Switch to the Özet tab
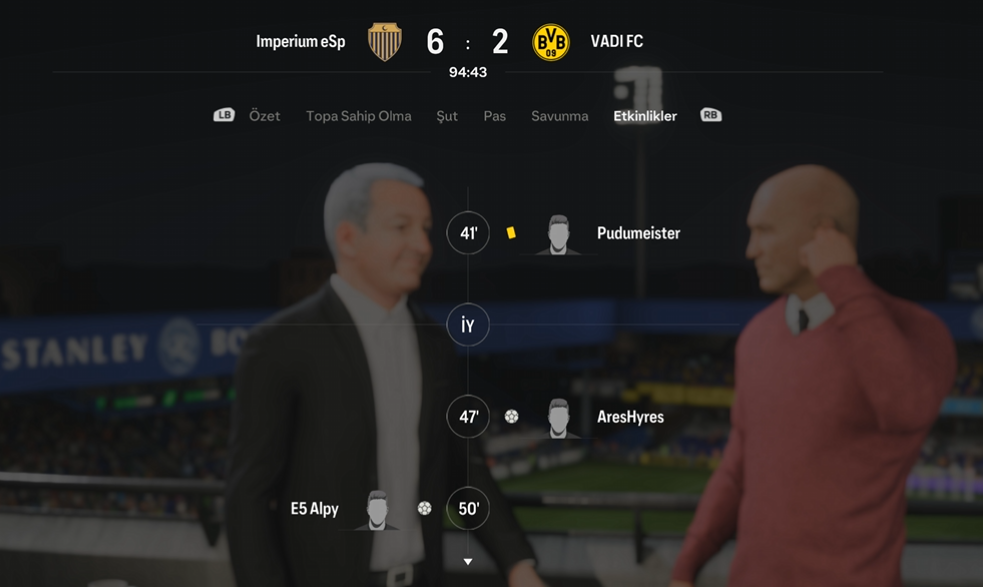The image size is (983, 587). click(x=264, y=116)
